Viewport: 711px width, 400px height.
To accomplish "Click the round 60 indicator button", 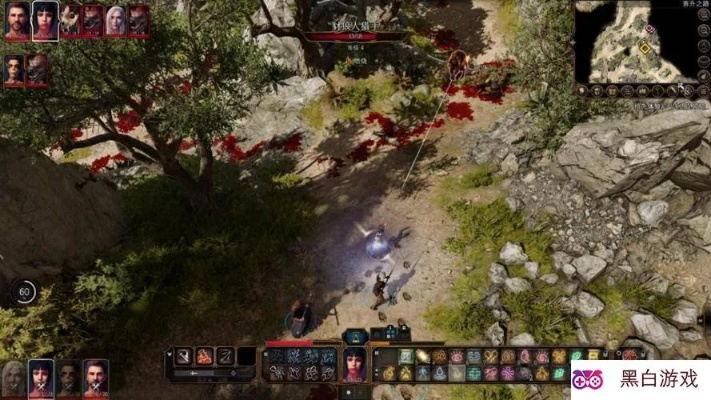I will click(25, 292).
